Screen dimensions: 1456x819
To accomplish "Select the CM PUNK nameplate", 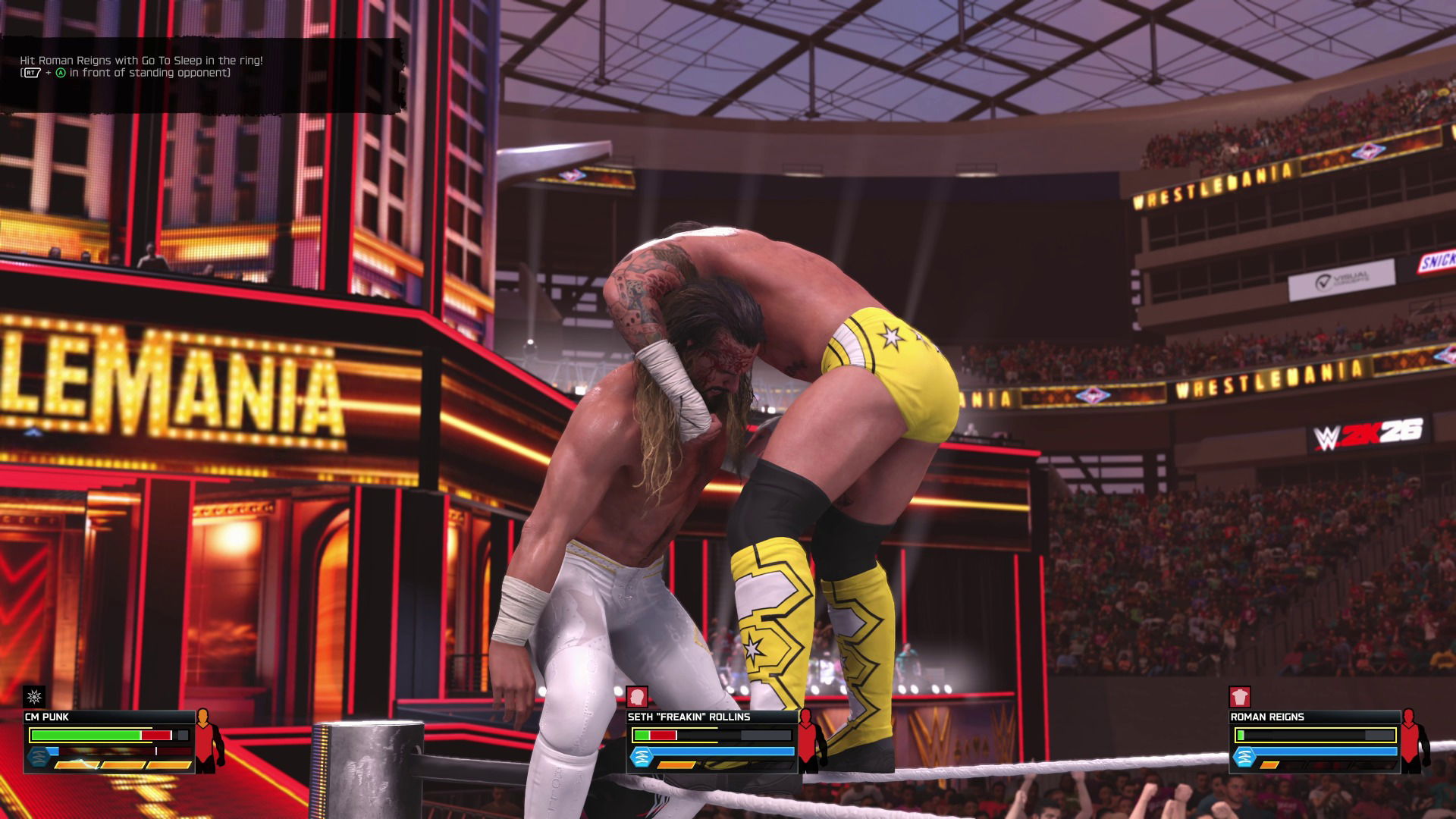I will coord(47,717).
